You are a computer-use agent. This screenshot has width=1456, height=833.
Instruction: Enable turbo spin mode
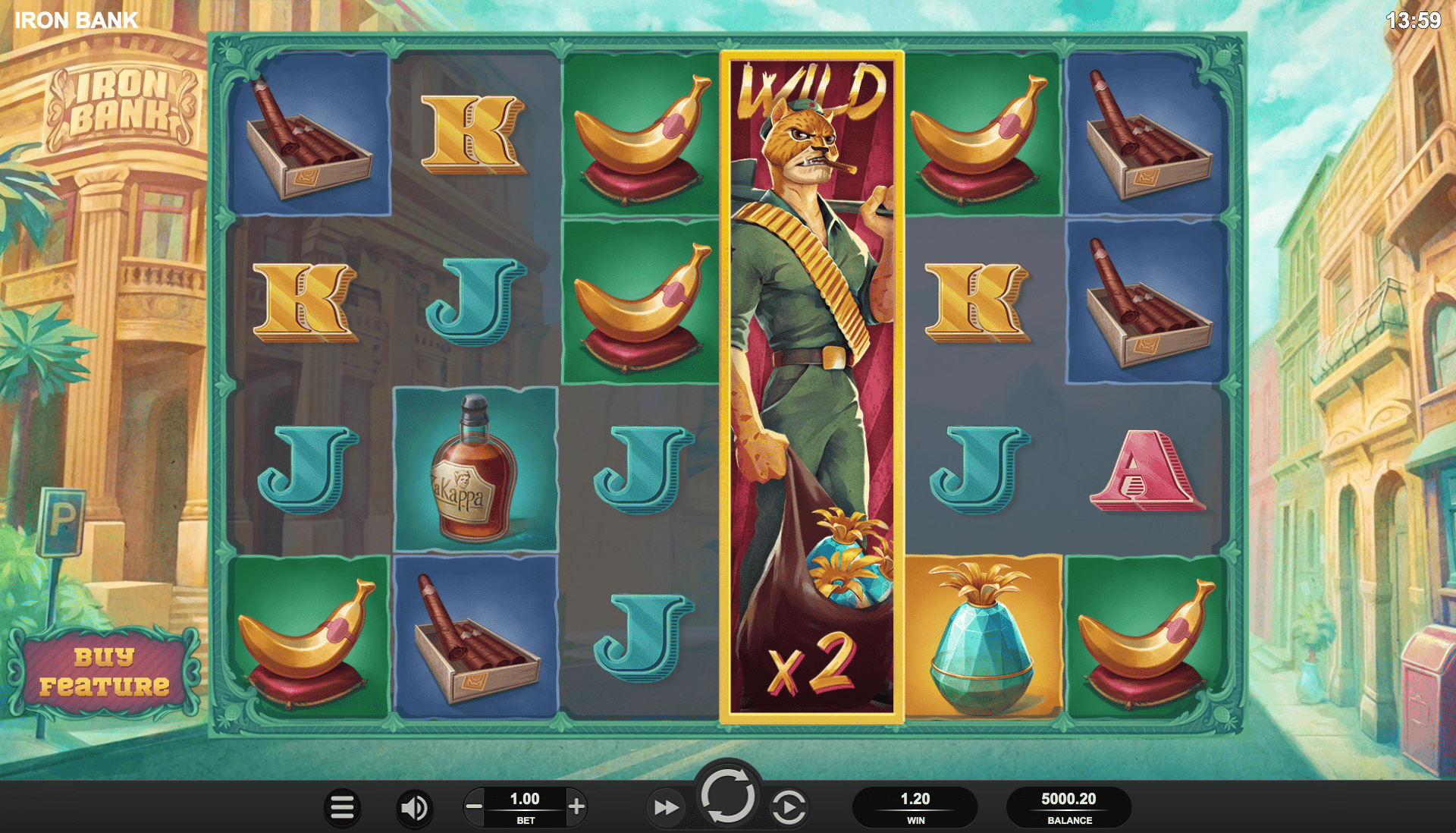pyautogui.click(x=666, y=806)
